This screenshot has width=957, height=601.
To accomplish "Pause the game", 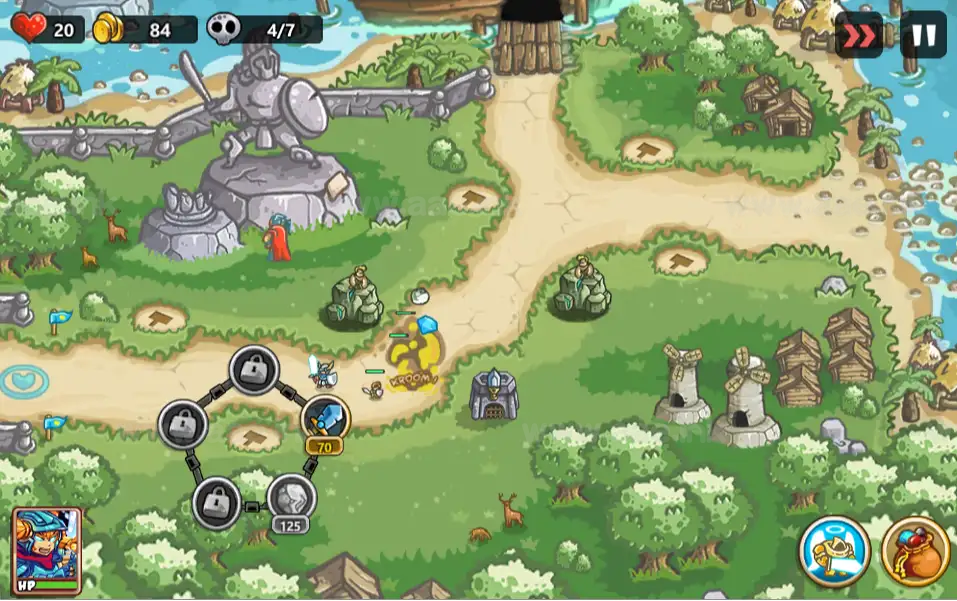I will tap(922, 35).
